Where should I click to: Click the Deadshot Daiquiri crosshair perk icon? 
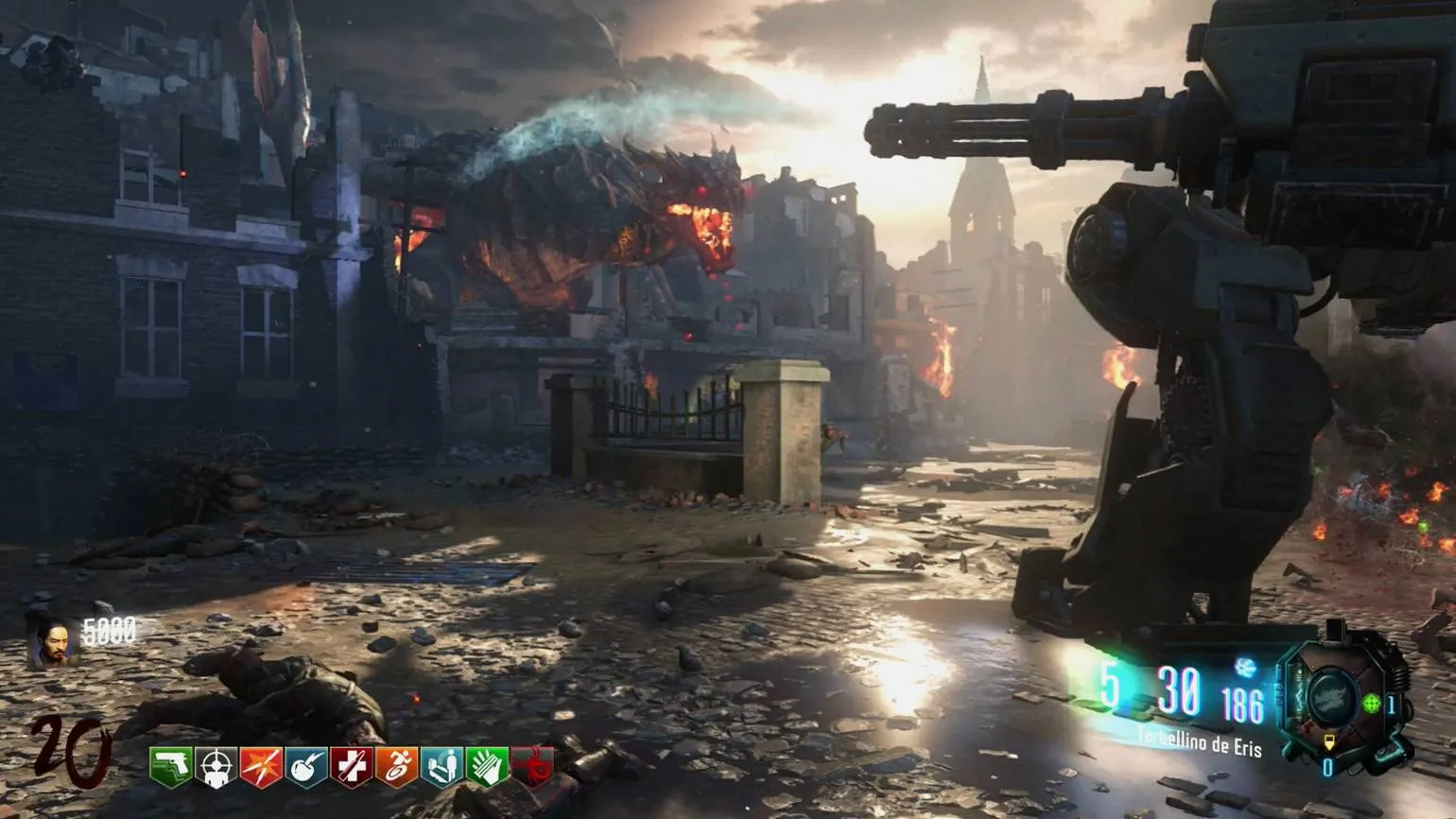(x=217, y=767)
